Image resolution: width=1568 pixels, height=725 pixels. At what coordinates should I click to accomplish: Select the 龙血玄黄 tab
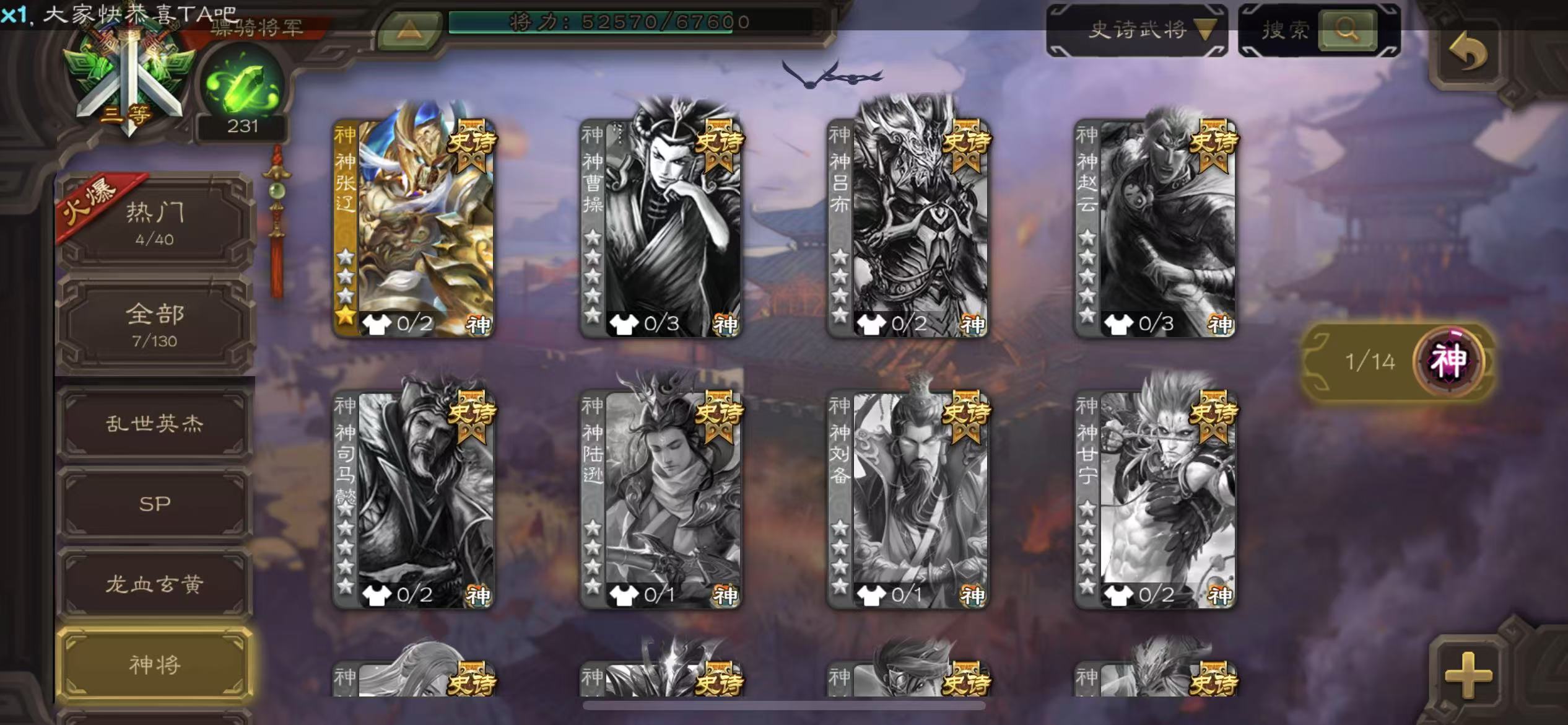coord(155,584)
